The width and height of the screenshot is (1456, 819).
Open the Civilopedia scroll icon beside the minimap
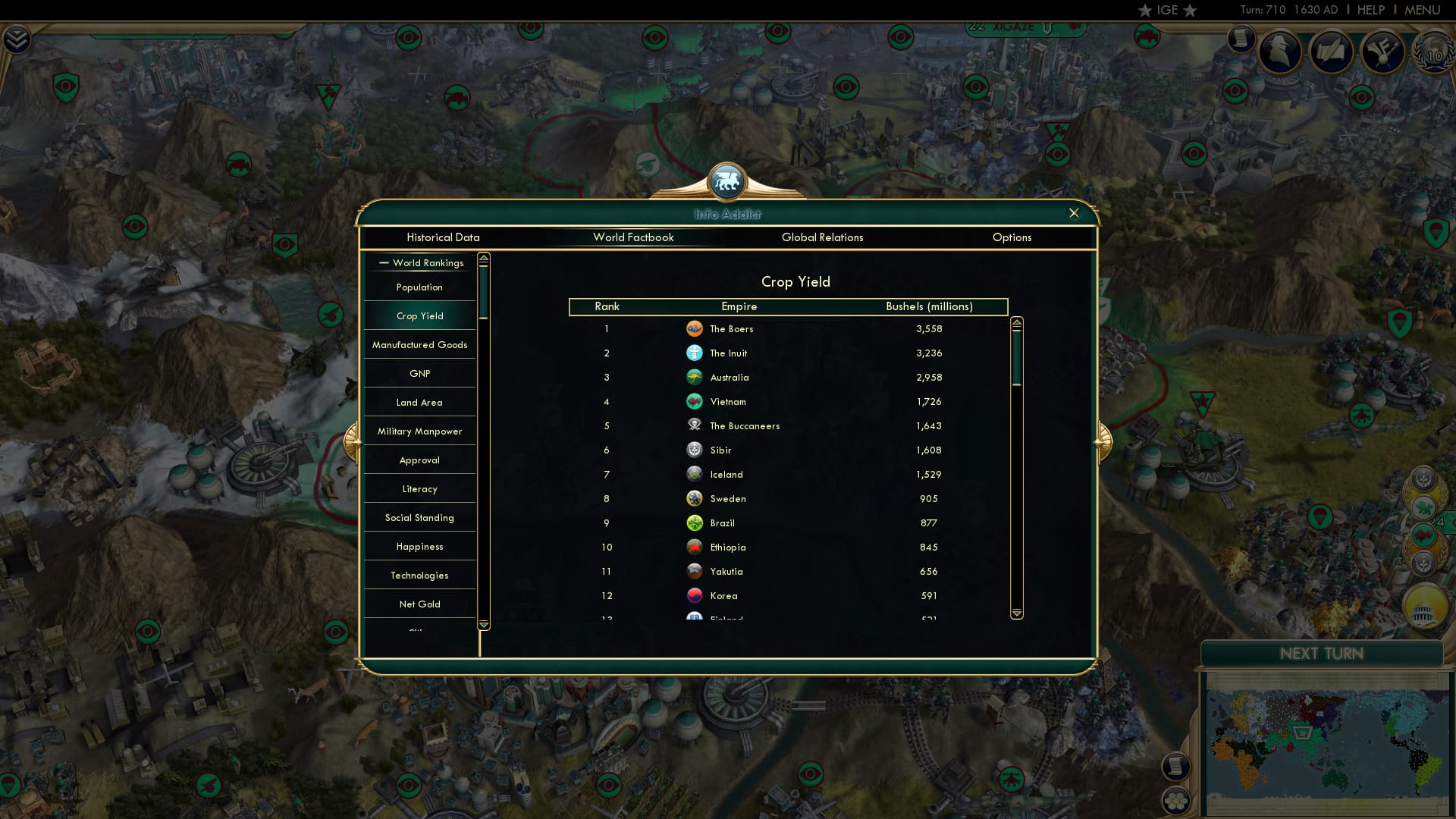coord(1175,767)
